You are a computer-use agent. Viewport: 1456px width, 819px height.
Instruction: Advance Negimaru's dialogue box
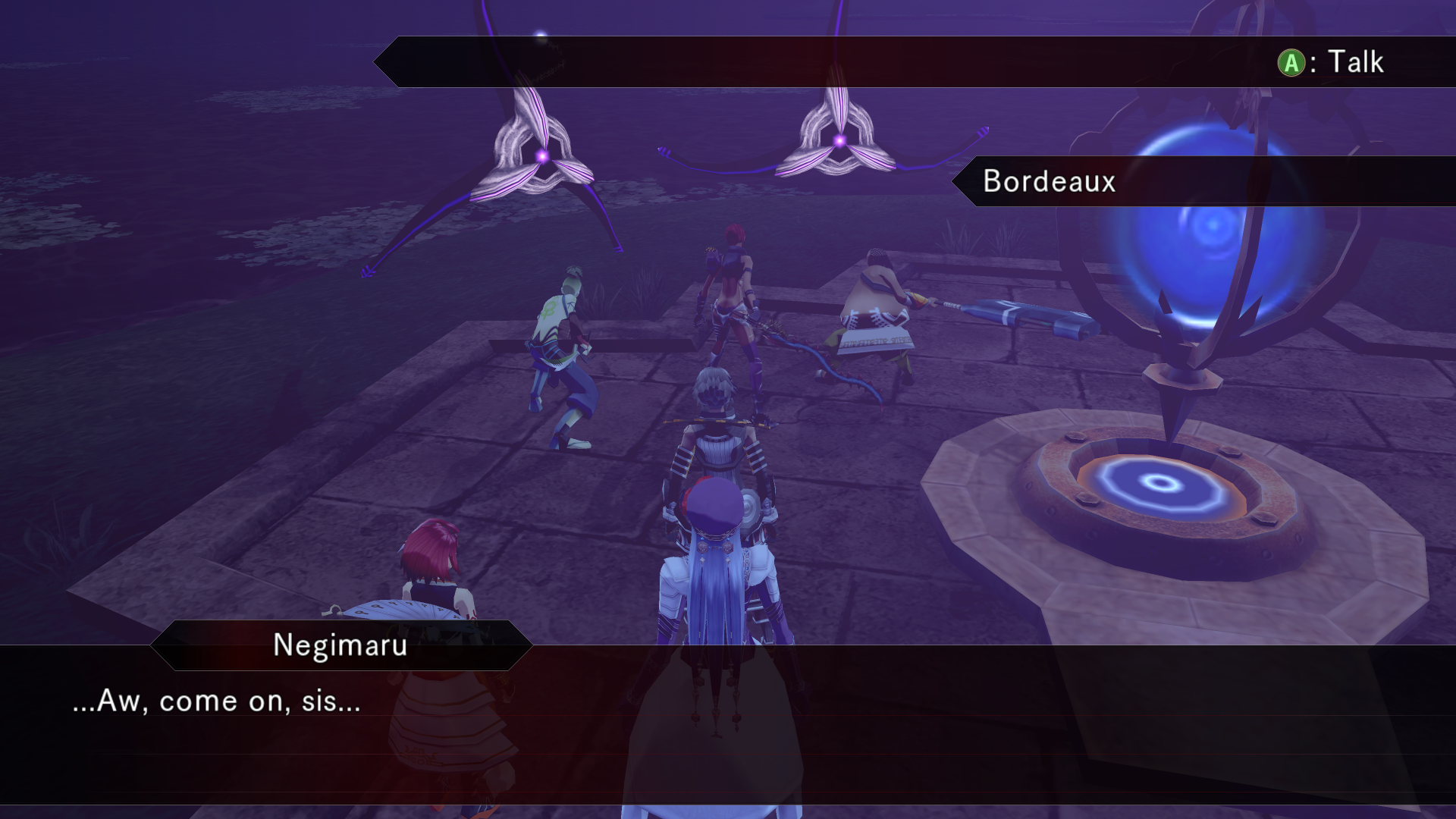tap(728, 724)
